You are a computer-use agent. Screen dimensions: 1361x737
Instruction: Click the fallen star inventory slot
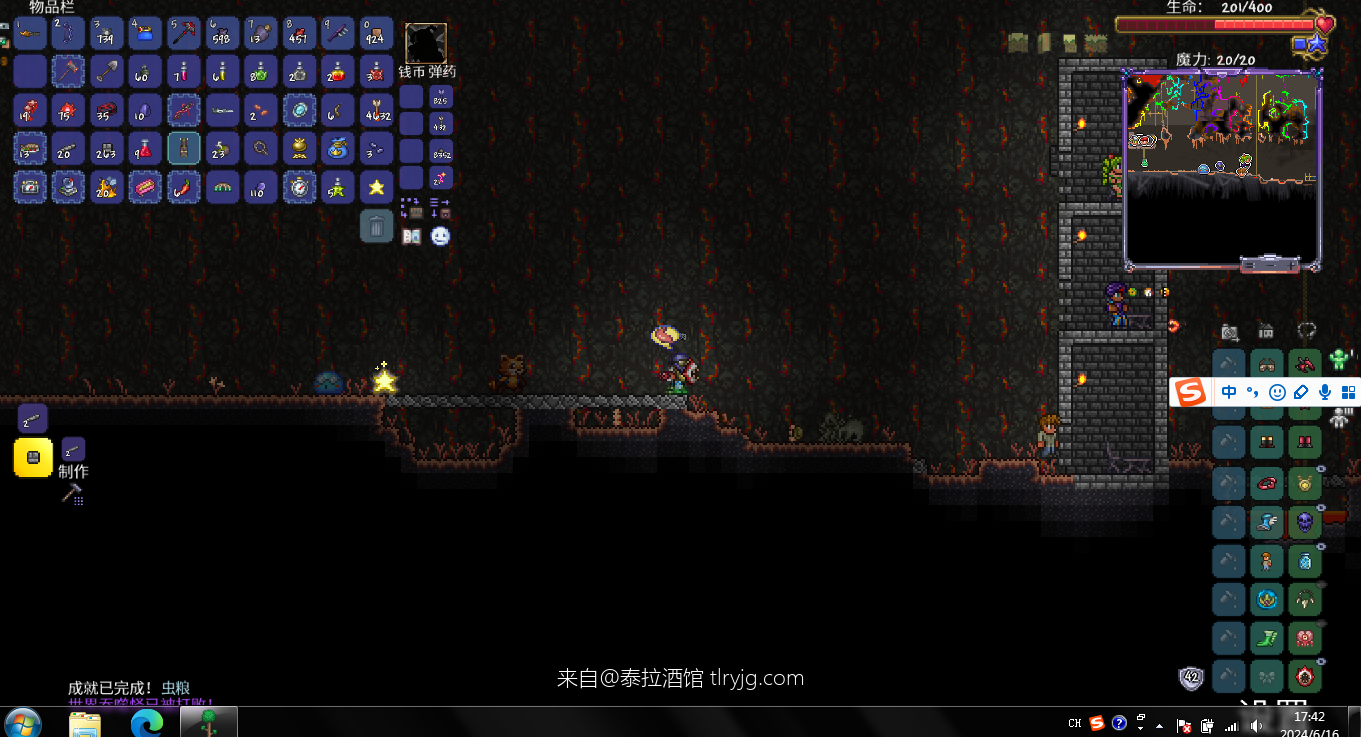tap(377, 187)
